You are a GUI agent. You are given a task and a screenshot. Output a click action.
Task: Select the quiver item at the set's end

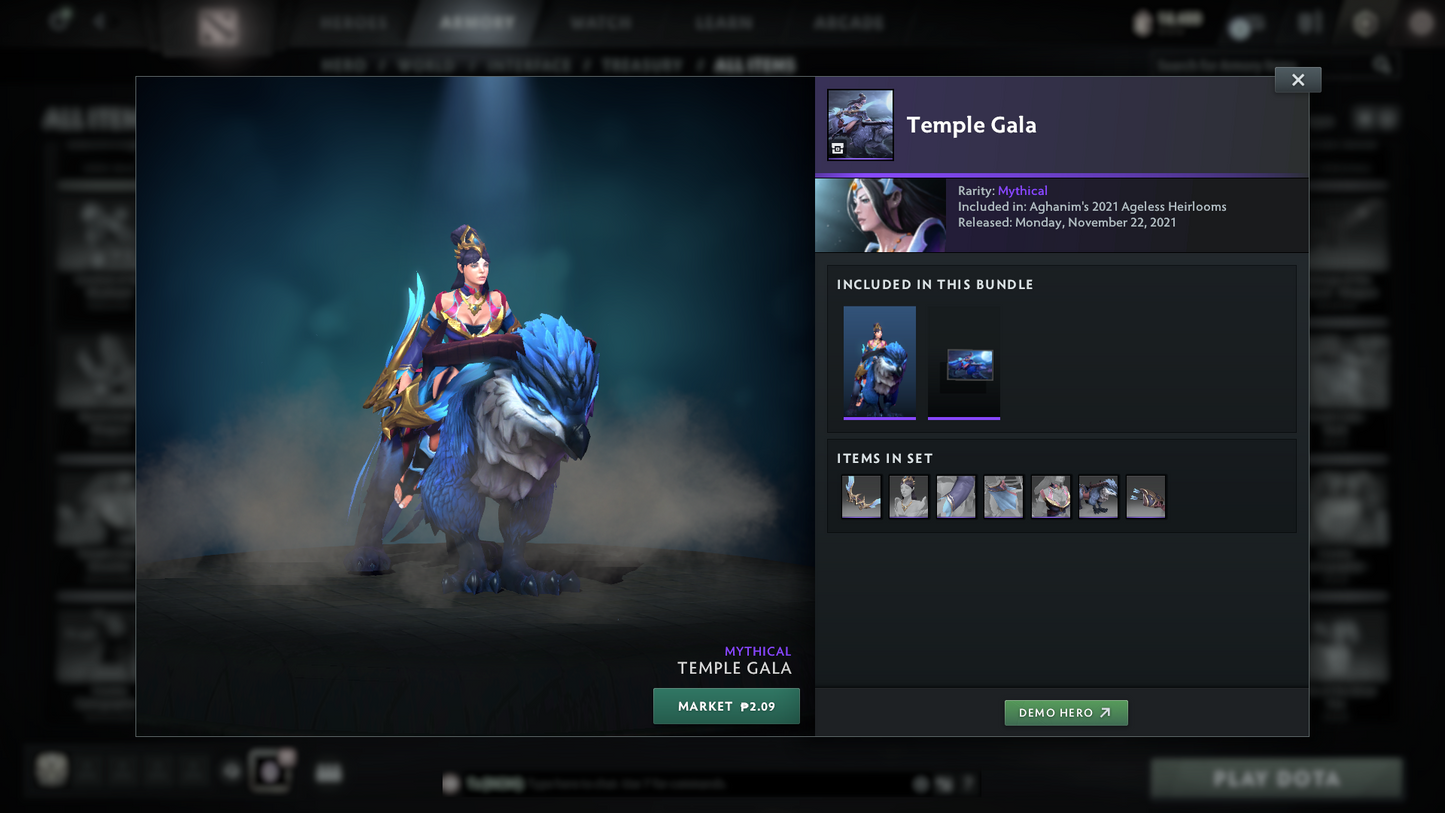click(1146, 497)
